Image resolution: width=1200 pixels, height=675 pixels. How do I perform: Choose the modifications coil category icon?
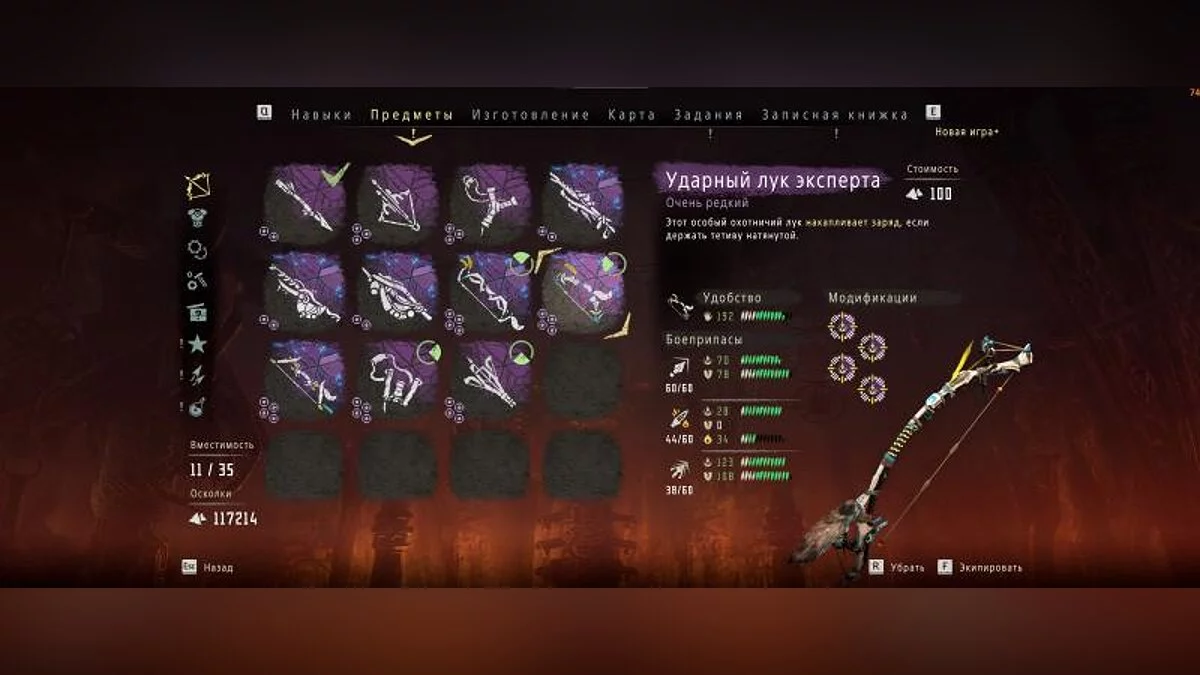(198, 250)
